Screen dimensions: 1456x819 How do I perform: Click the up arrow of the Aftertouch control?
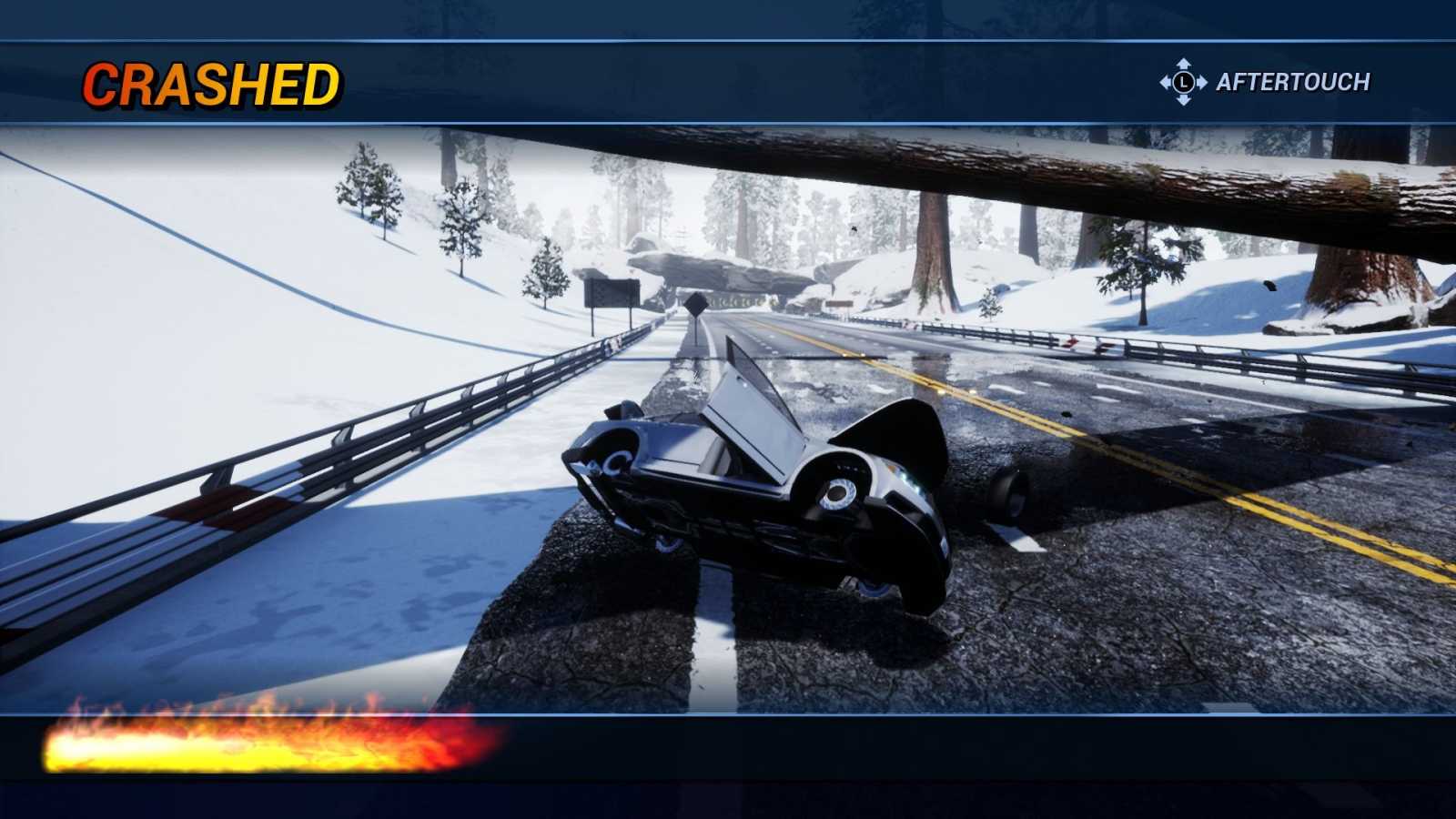tap(1183, 66)
